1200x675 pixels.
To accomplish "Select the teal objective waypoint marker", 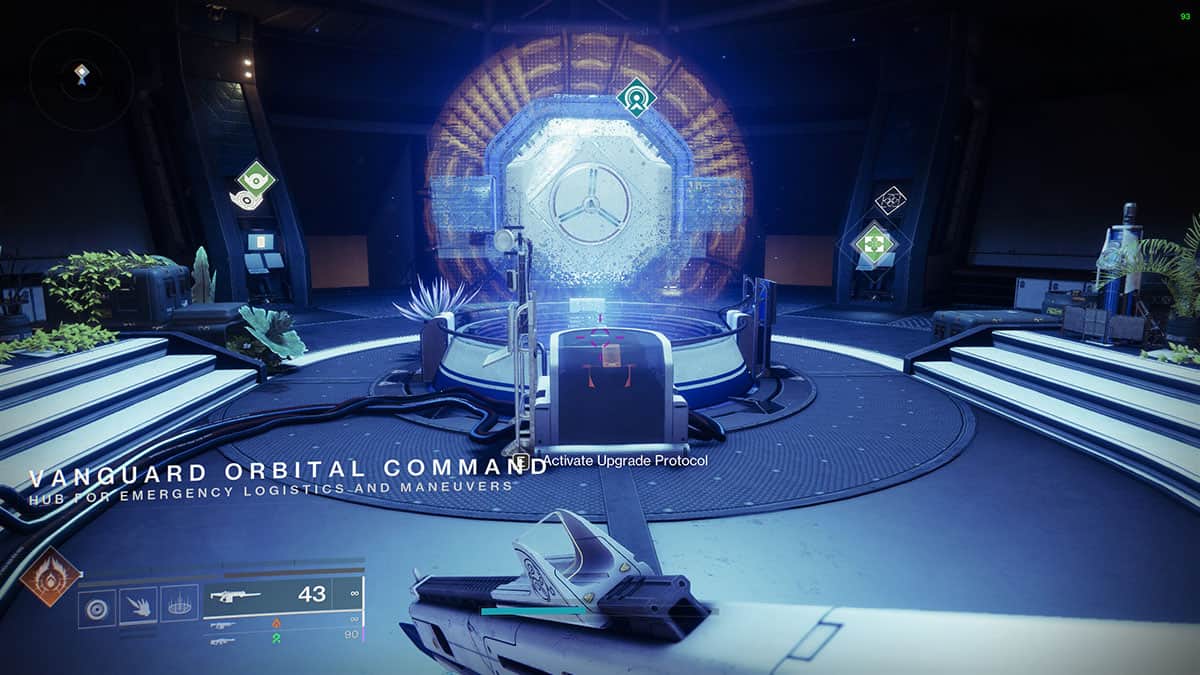I will [636, 98].
